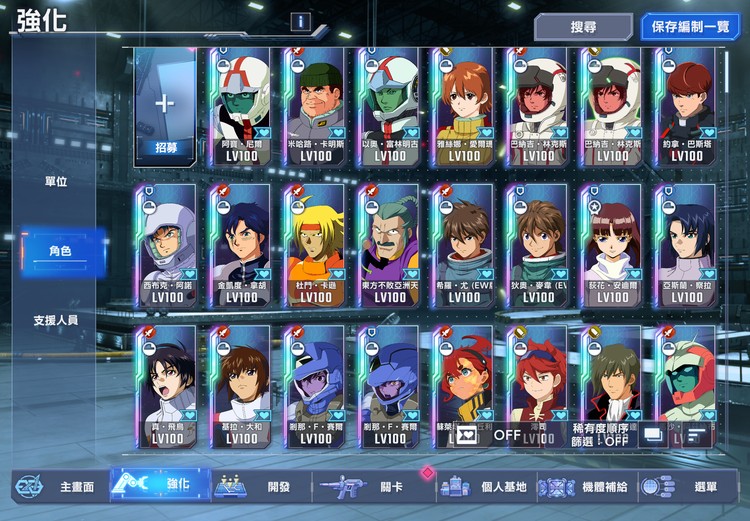
Task: Open the 支援人員 tab
Action: coord(56,321)
